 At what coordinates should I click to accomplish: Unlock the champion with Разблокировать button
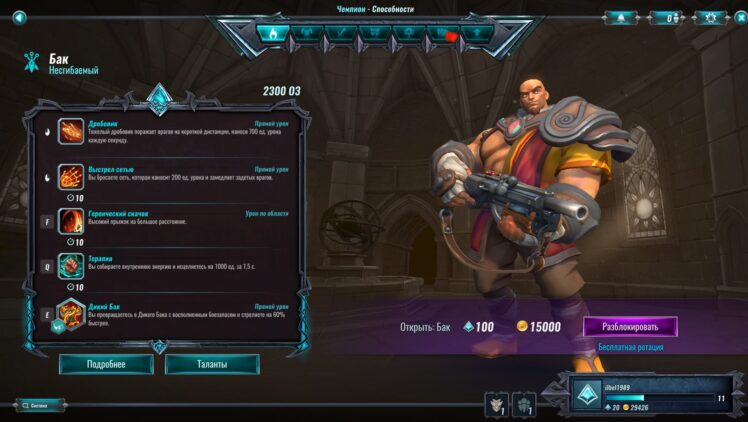pyautogui.click(x=629, y=326)
